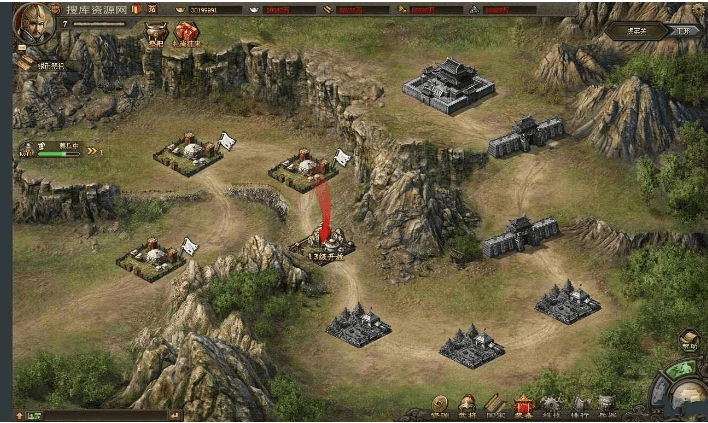The height and width of the screenshot is (423, 708).
Task: Switch to the green world map segment
Action: tap(681, 369)
